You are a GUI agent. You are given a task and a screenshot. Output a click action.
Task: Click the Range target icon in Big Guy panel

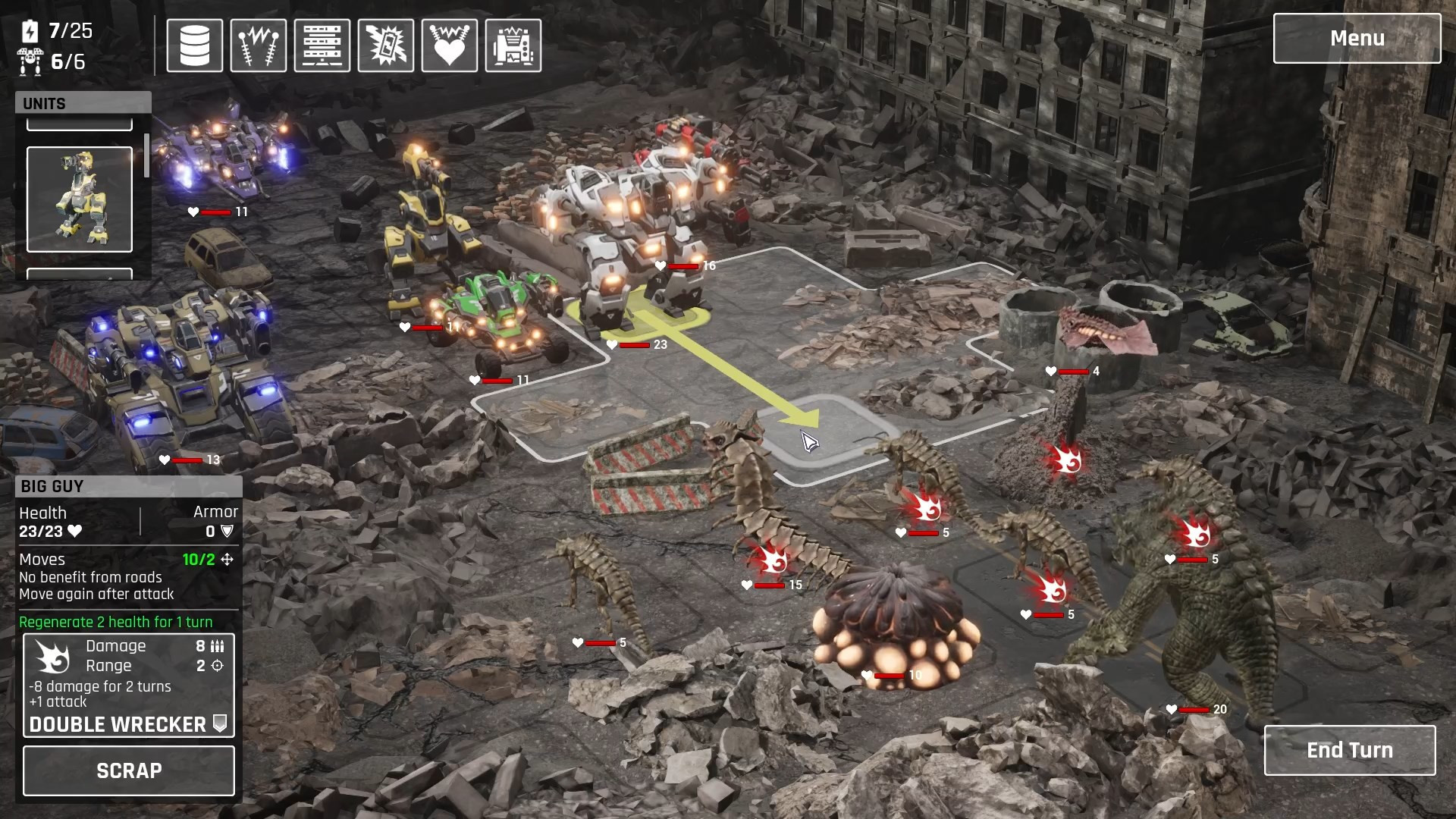pos(218,666)
